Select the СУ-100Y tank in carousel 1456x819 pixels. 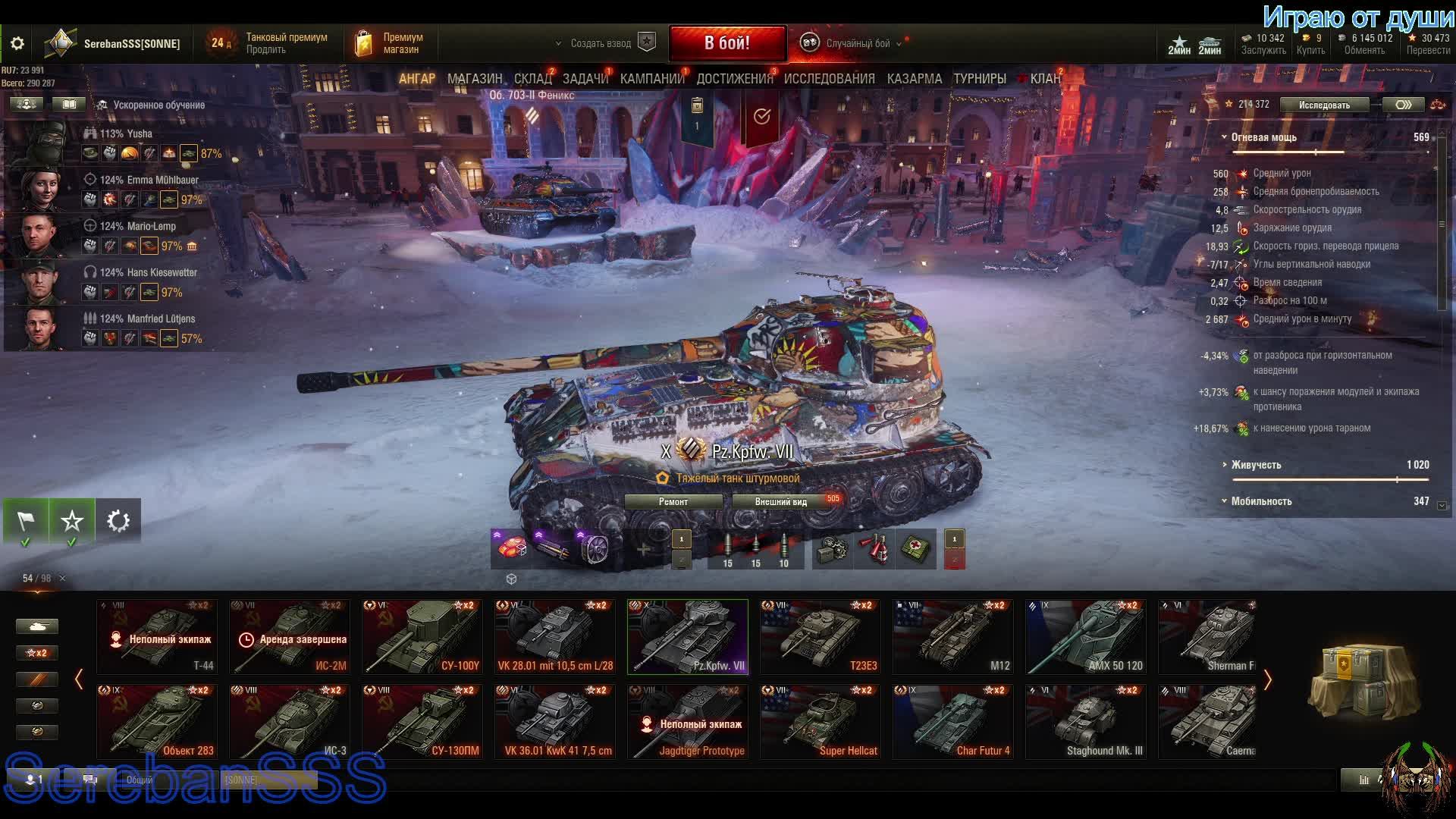point(422,637)
